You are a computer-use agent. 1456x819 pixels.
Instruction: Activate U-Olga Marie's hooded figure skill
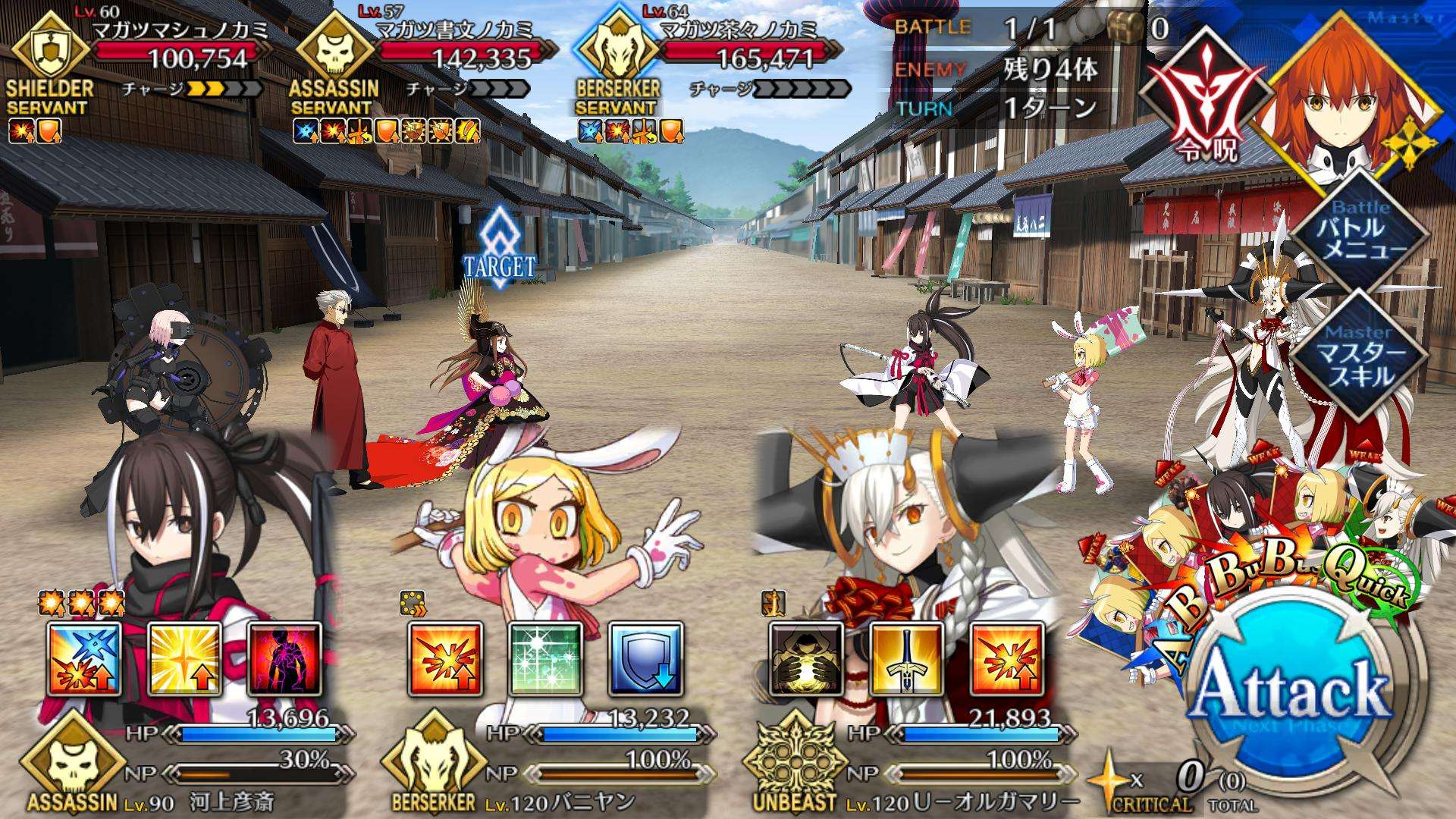tap(806, 660)
